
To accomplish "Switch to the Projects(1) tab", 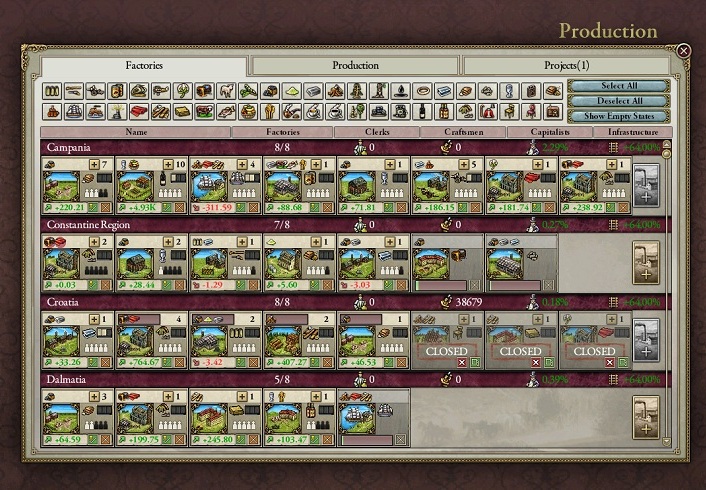I will (x=566, y=66).
